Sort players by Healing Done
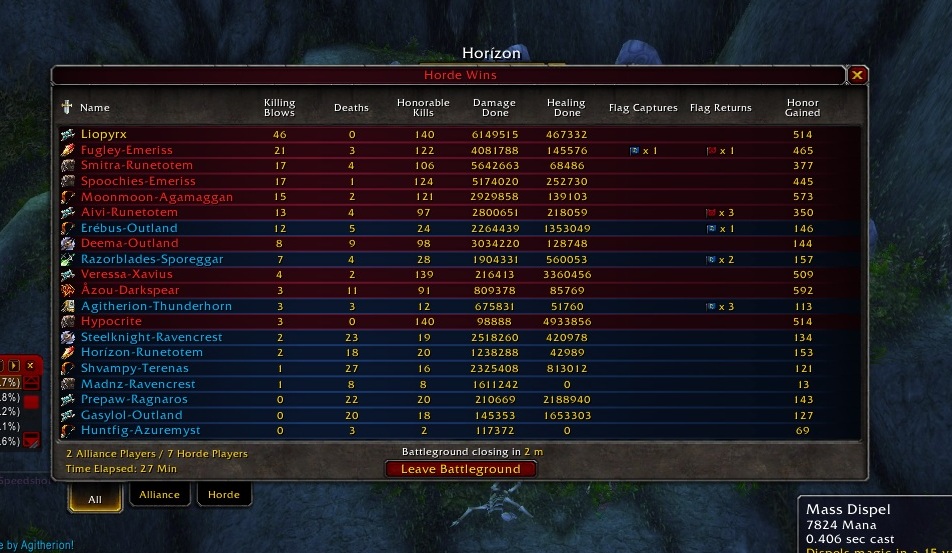 tap(566, 107)
